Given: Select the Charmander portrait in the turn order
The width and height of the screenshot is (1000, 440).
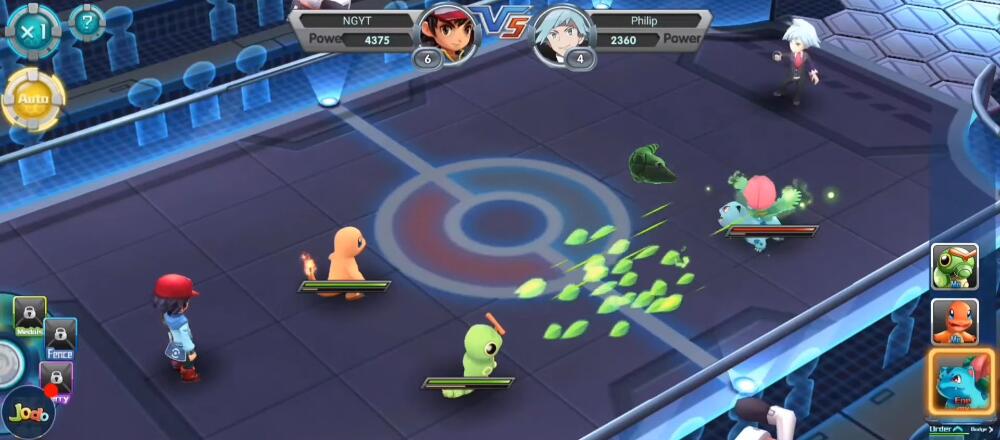Looking at the screenshot, I should pos(954,321).
